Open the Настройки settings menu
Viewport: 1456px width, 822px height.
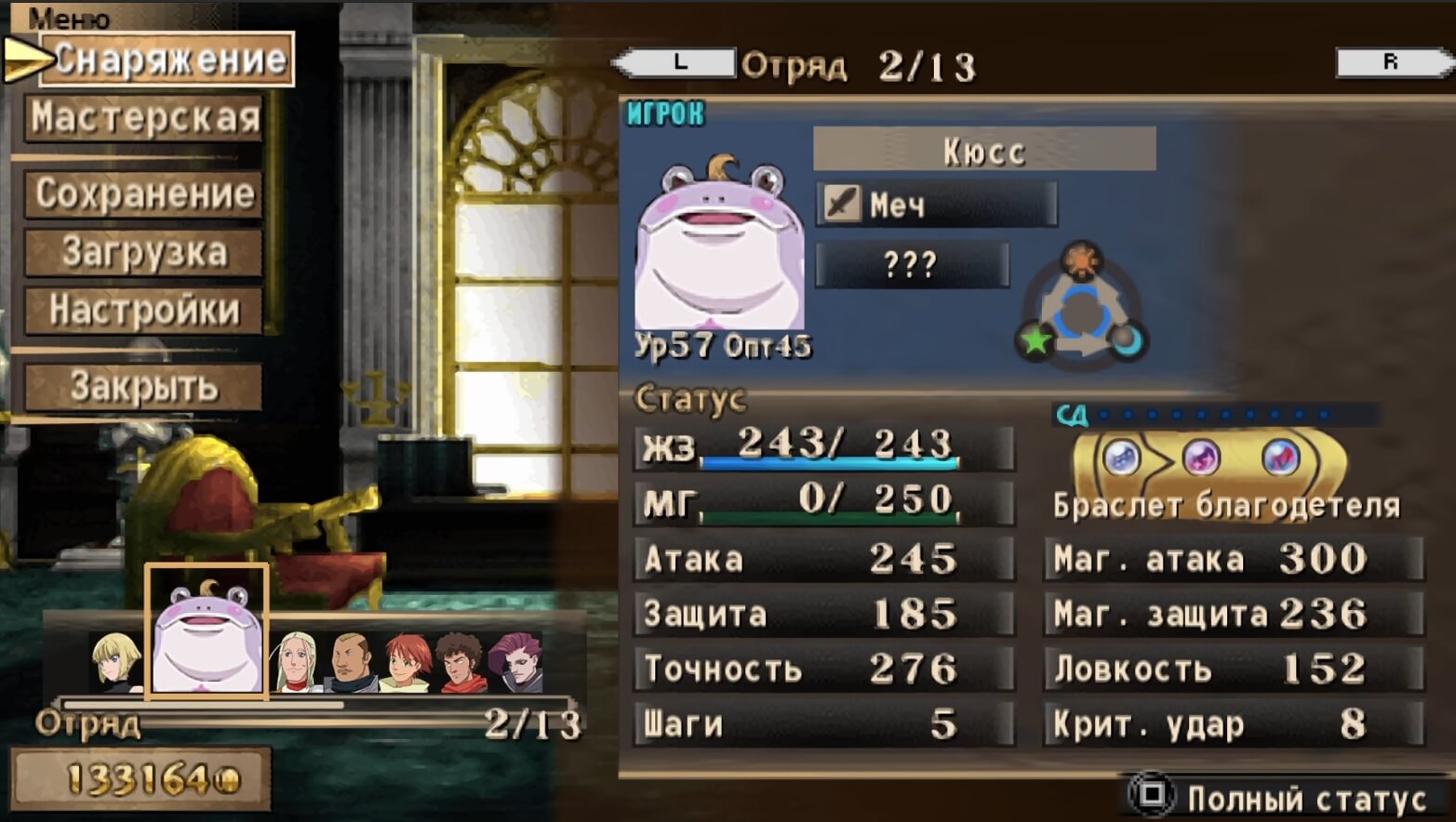pyautogui.click(x=144, y=311)
